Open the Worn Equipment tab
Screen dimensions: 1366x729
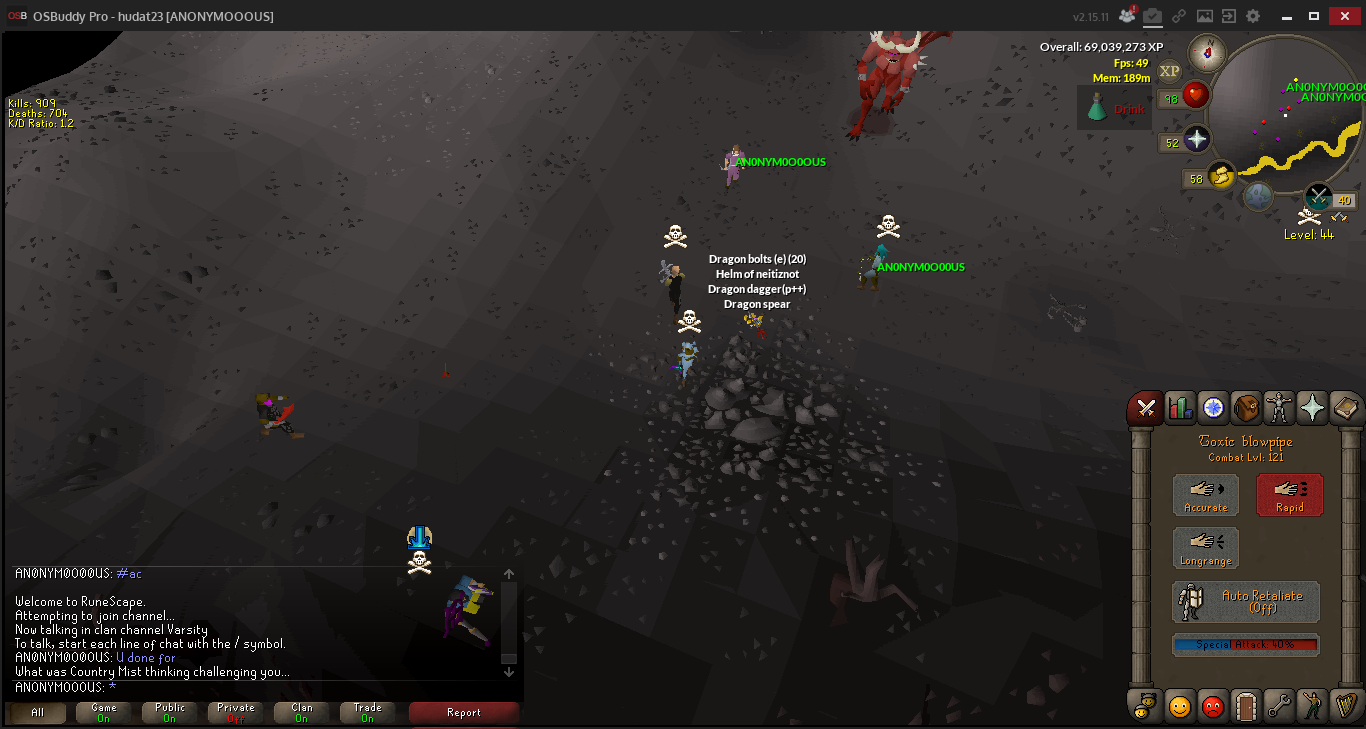(1278, 408)
